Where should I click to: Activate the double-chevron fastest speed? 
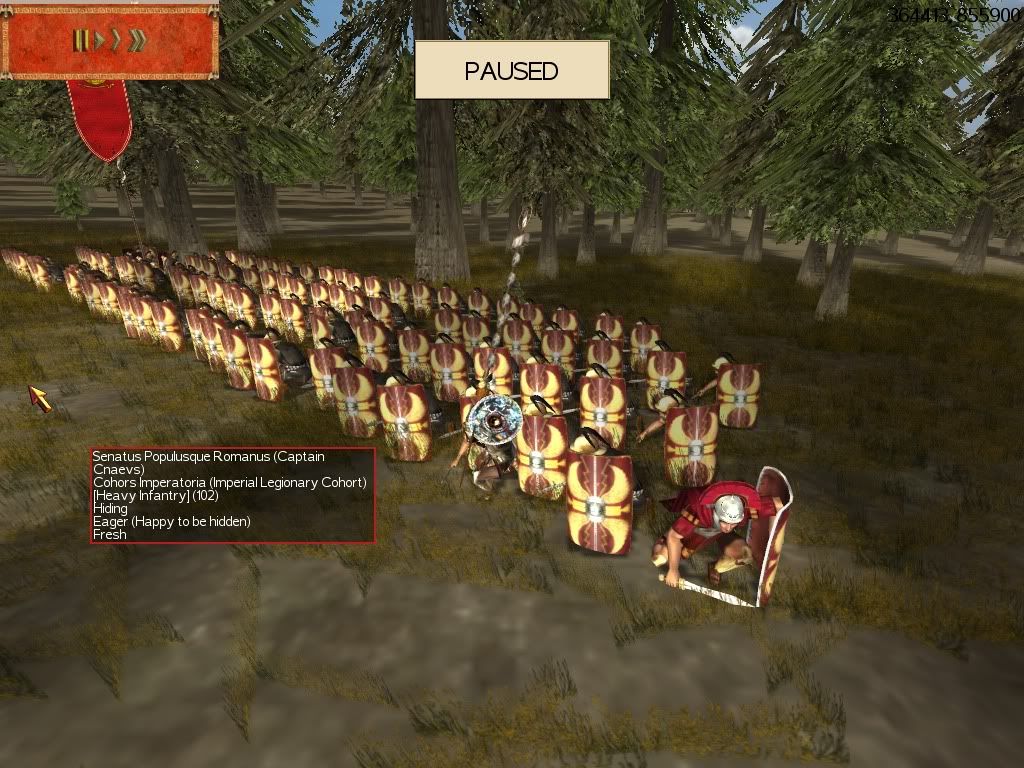137,40
